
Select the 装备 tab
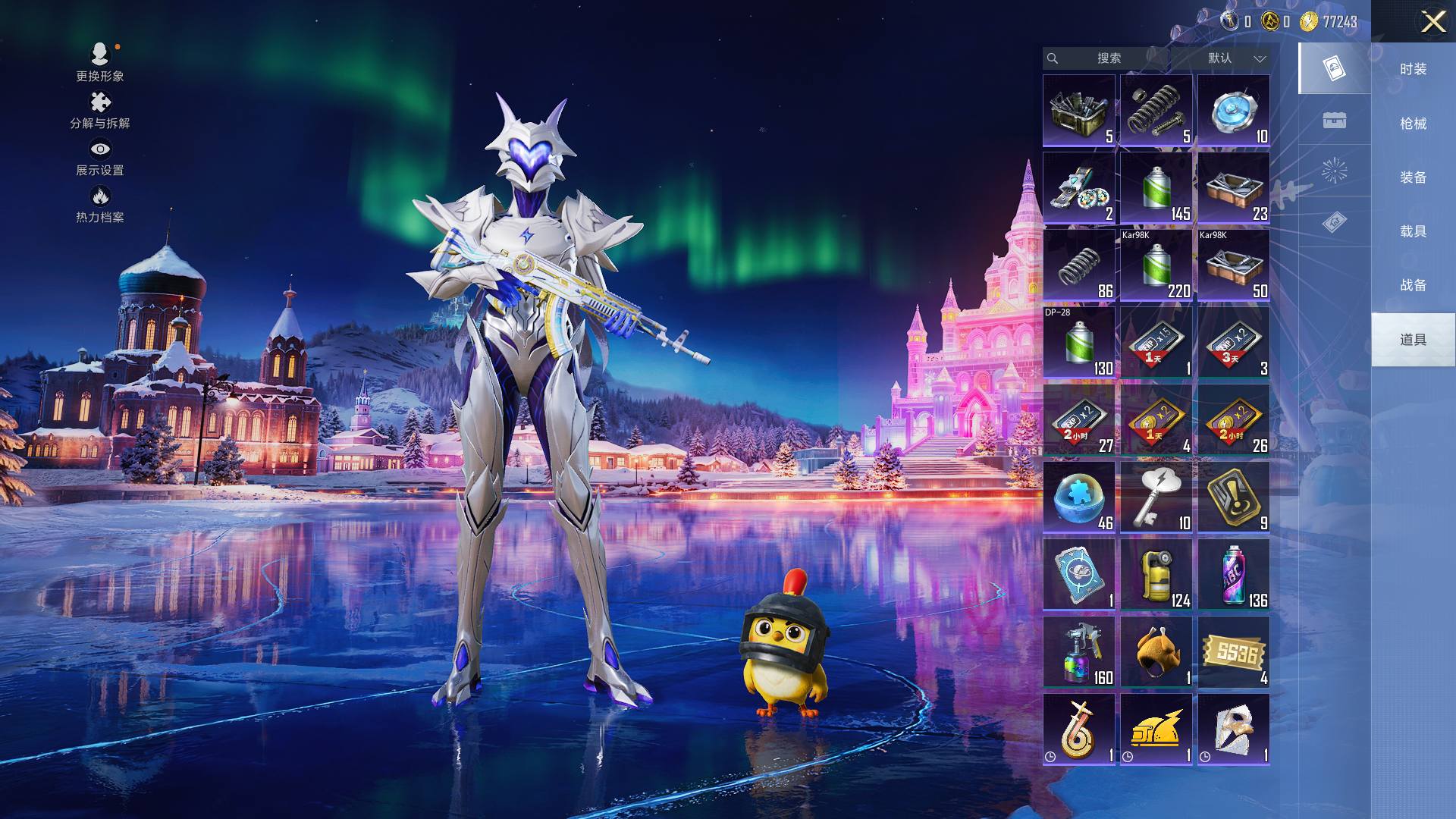coord(1412,177)
